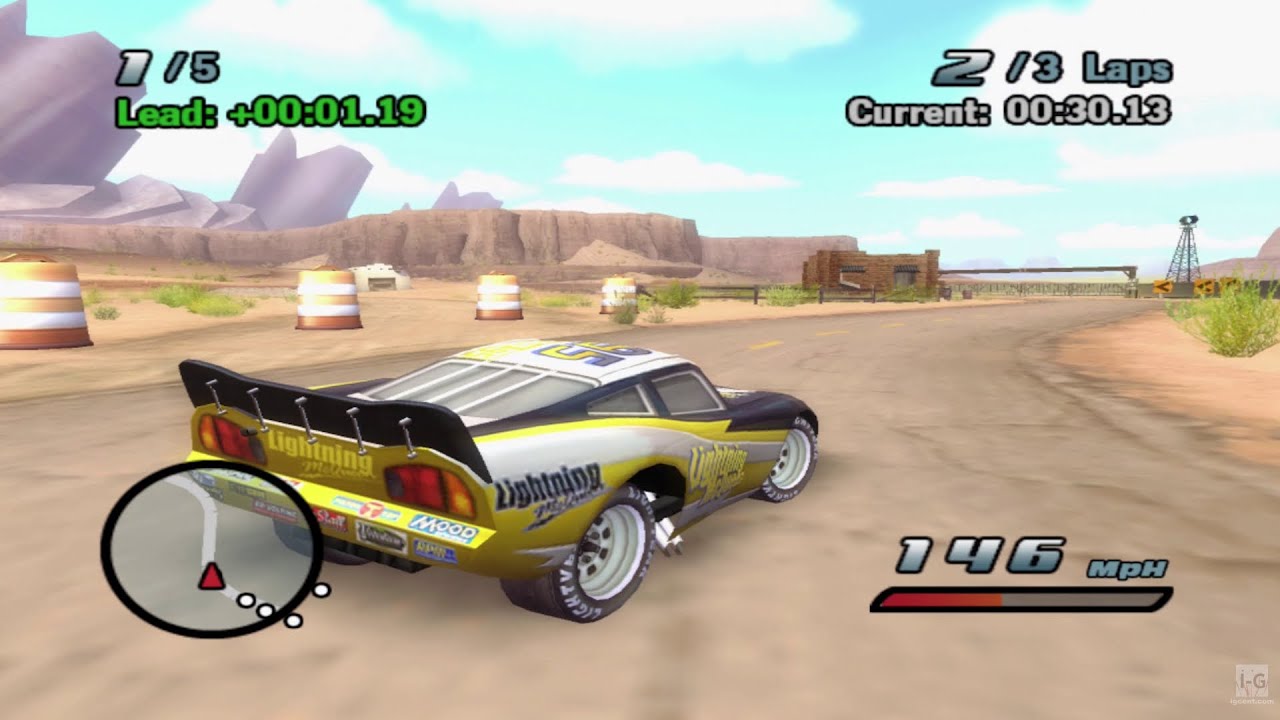Click the building beside the road
Image resolution: width=1280 pixels, height=720 pixels.
point(870,272)
